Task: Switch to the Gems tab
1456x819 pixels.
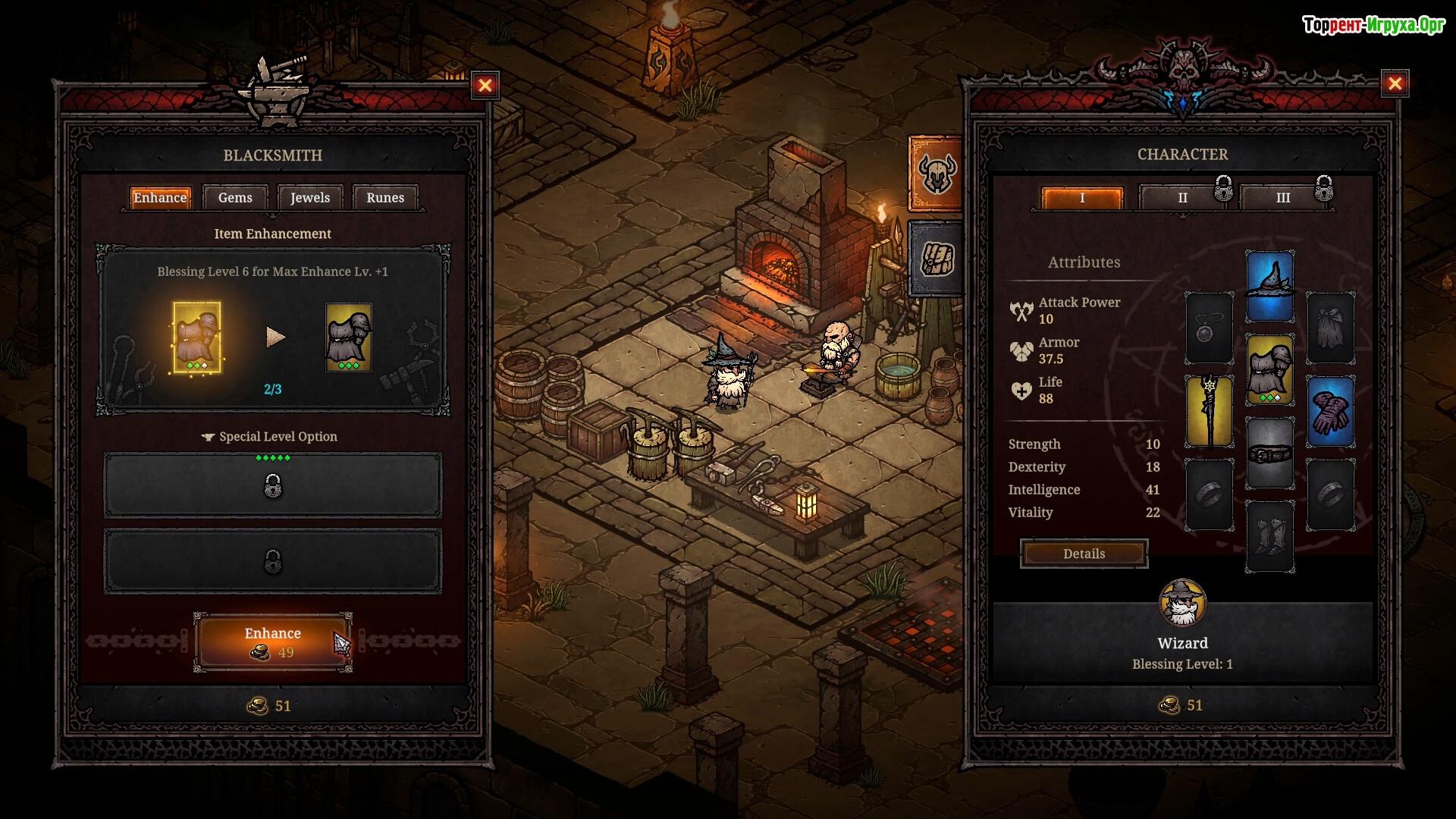Action: [x=235, y=198]
